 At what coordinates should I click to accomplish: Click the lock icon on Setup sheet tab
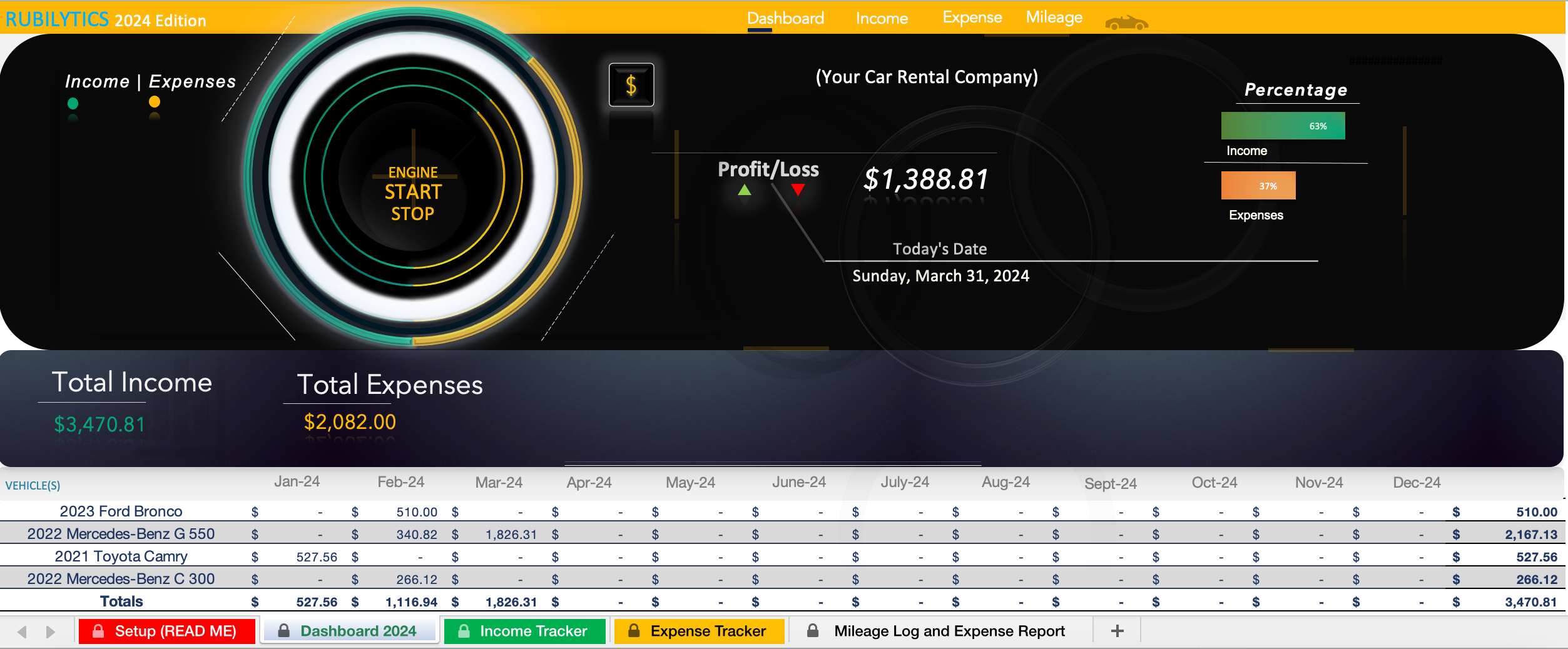point(98,631)
